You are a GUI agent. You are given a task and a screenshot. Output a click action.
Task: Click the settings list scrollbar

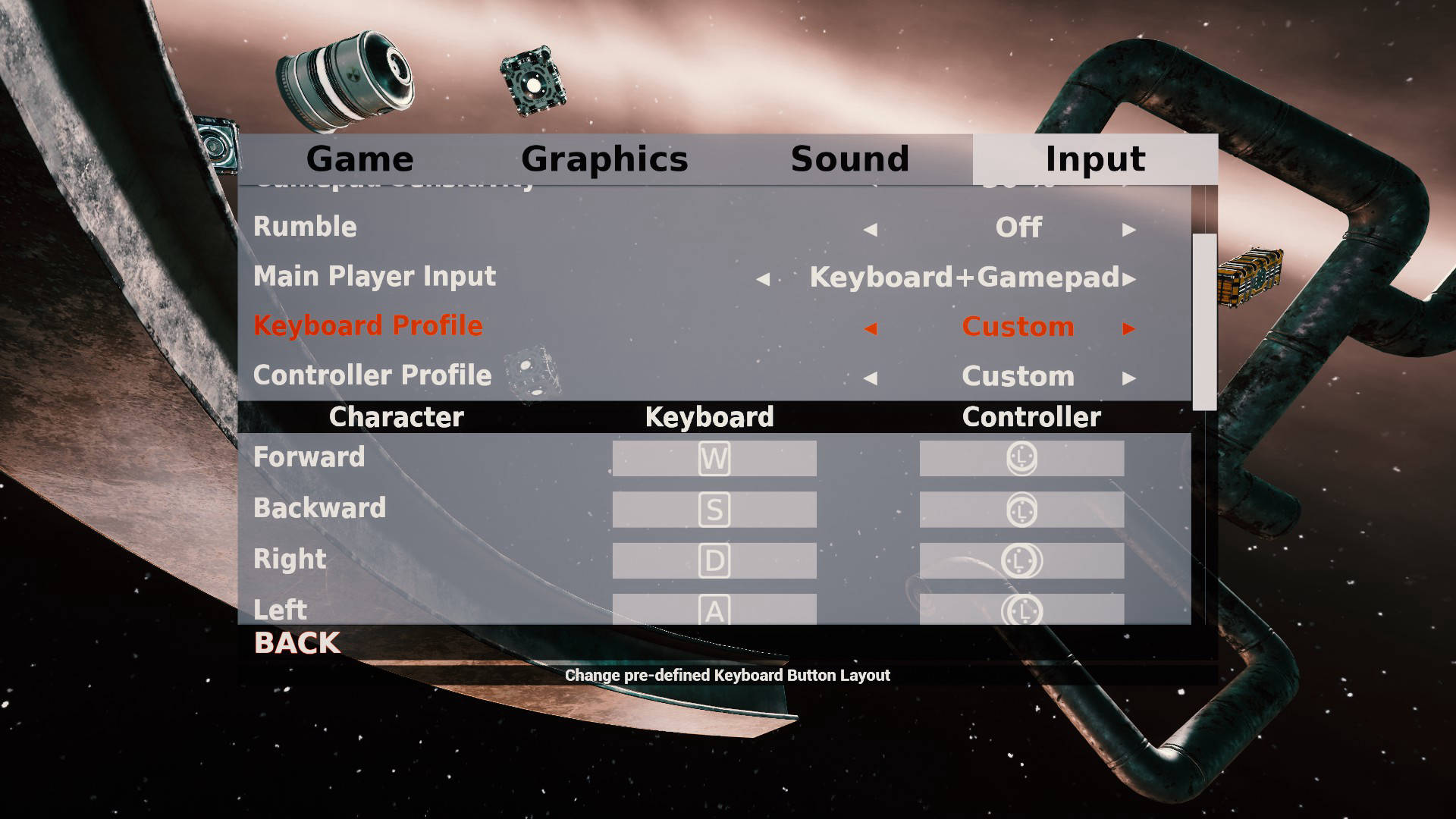click(x=1203, y=322)
